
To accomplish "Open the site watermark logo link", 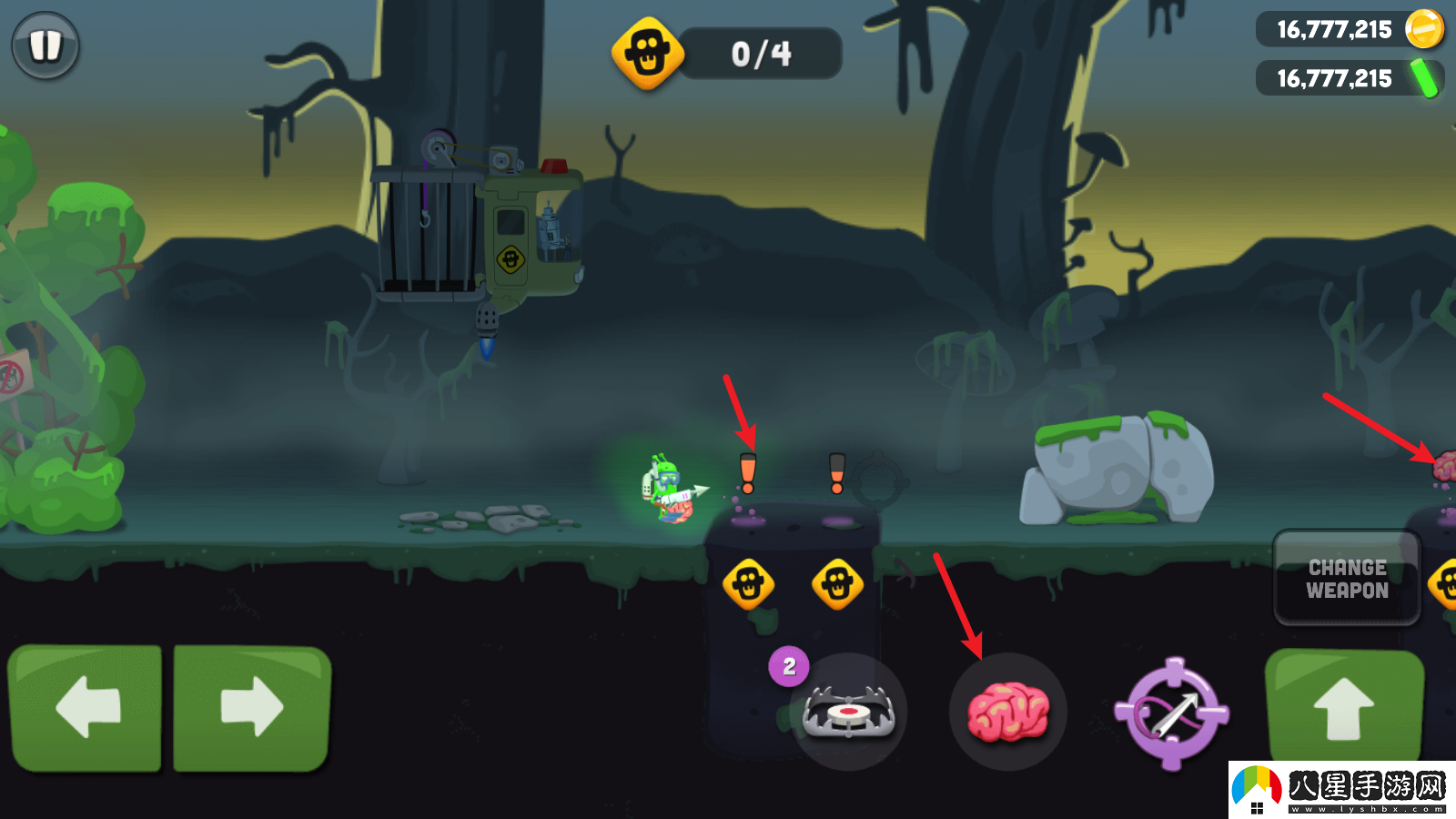I will [x=1341, y=790].
